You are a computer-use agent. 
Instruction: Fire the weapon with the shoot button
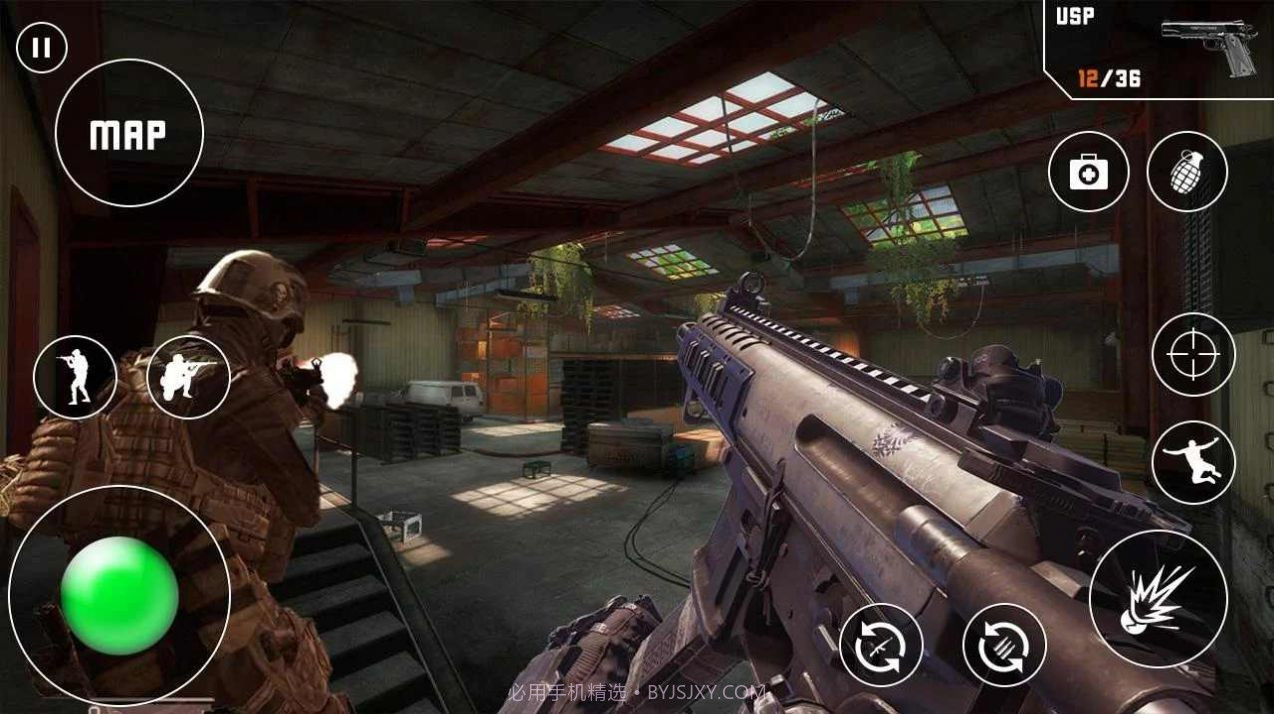click(1158, 598)
